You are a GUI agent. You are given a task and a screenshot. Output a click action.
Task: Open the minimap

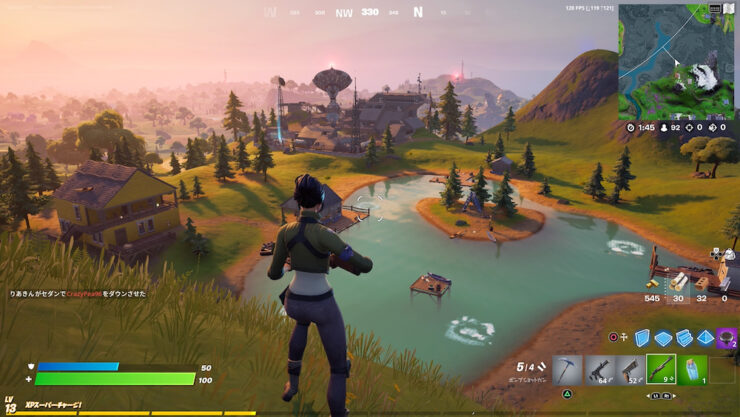coord(676,61)
